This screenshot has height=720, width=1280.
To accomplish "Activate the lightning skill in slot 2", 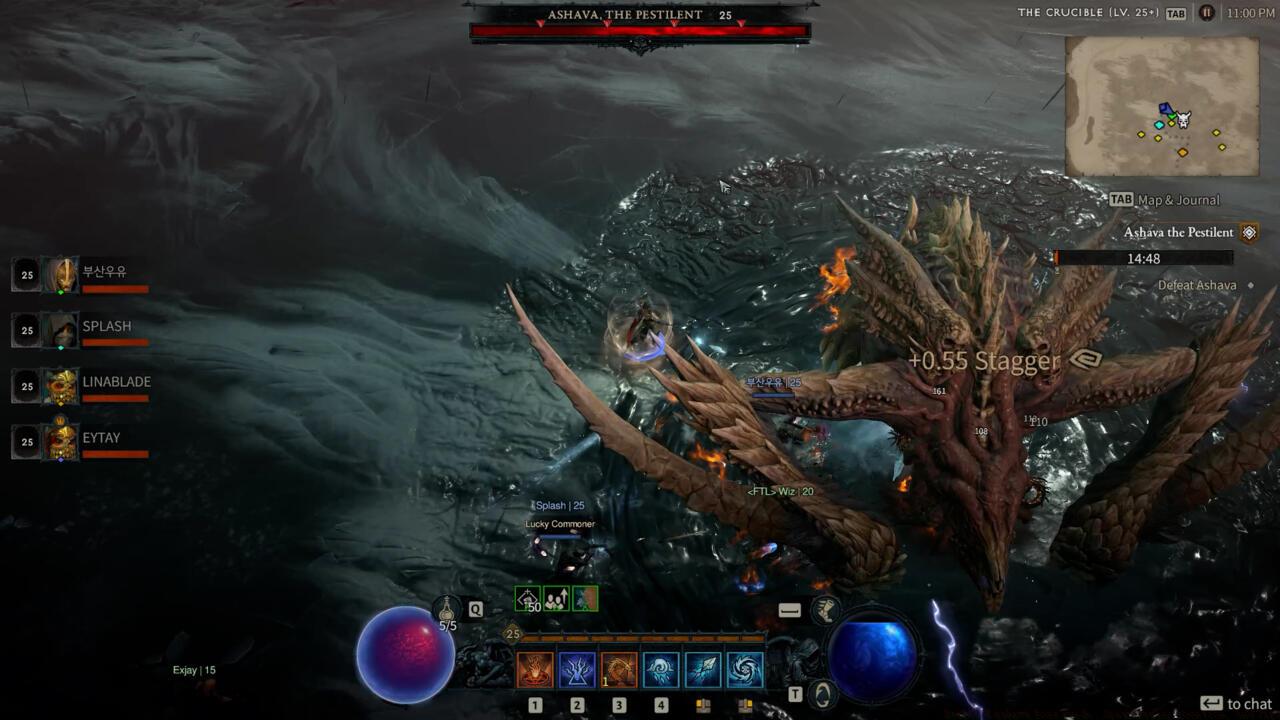I will point(577,669).
